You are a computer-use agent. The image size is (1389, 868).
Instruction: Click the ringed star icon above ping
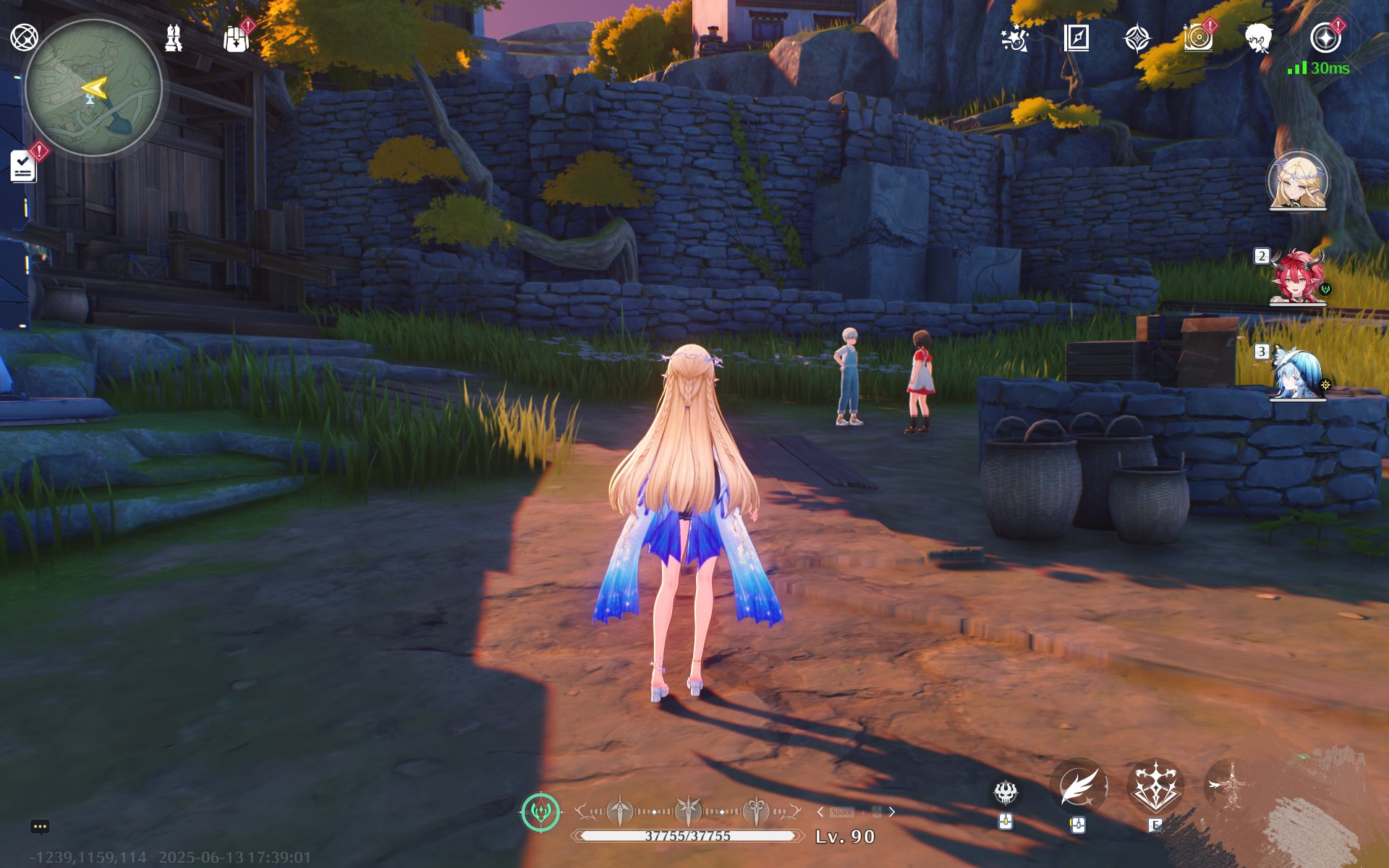(x=1325, y=38)
